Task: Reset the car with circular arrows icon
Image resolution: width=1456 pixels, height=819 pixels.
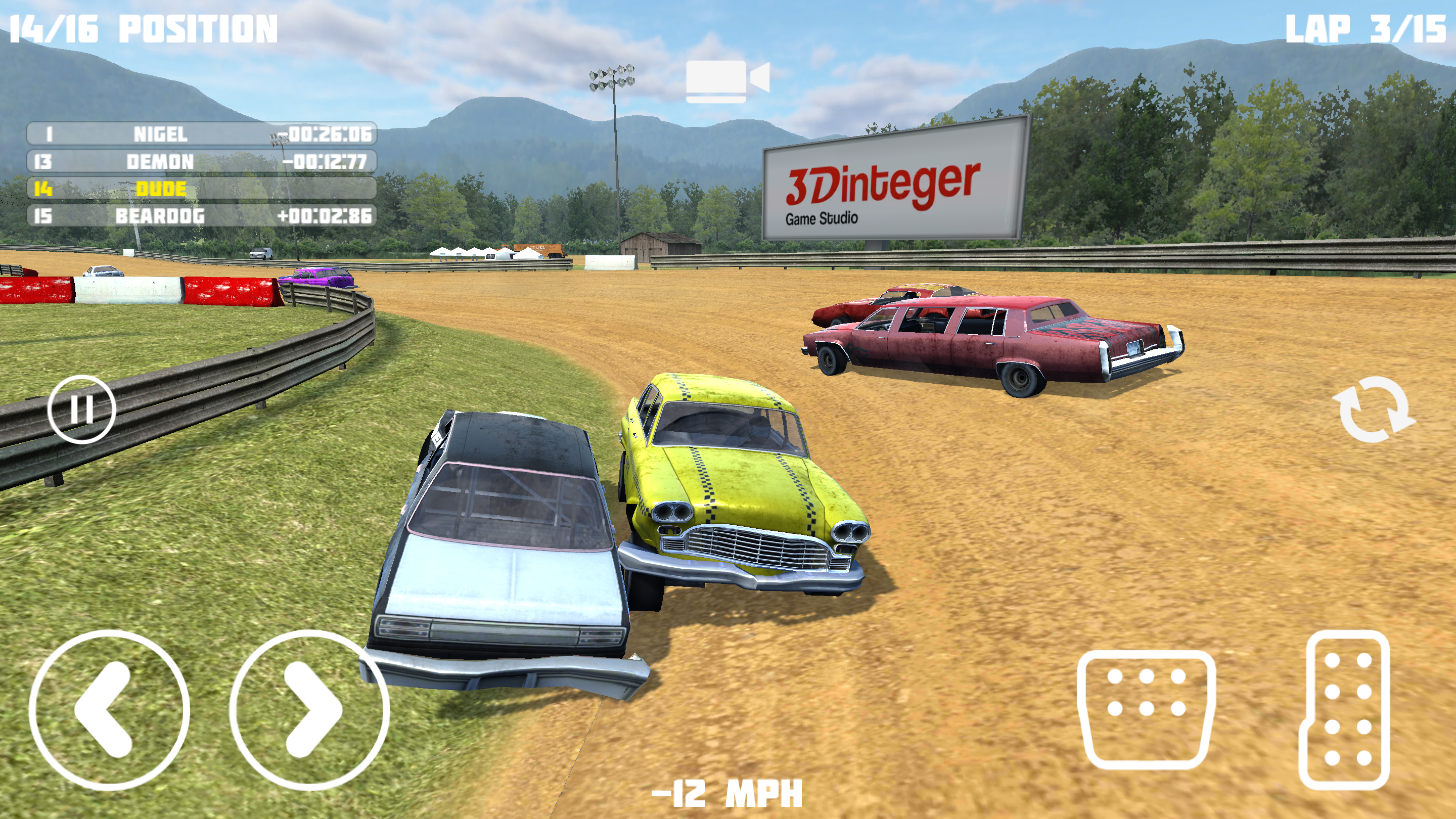Action: [1374, 409]
